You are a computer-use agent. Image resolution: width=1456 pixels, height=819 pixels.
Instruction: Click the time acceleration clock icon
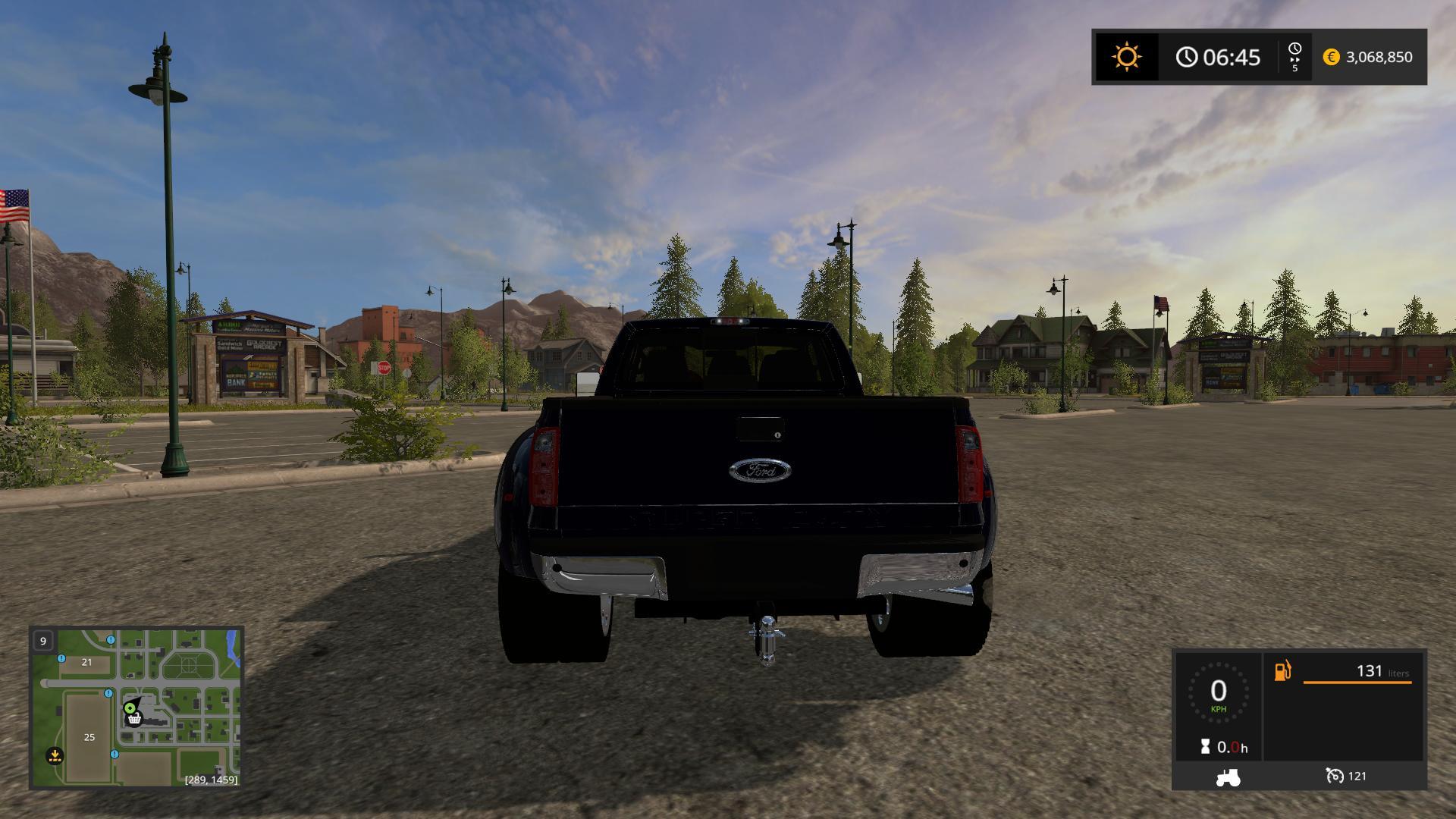1294,50
